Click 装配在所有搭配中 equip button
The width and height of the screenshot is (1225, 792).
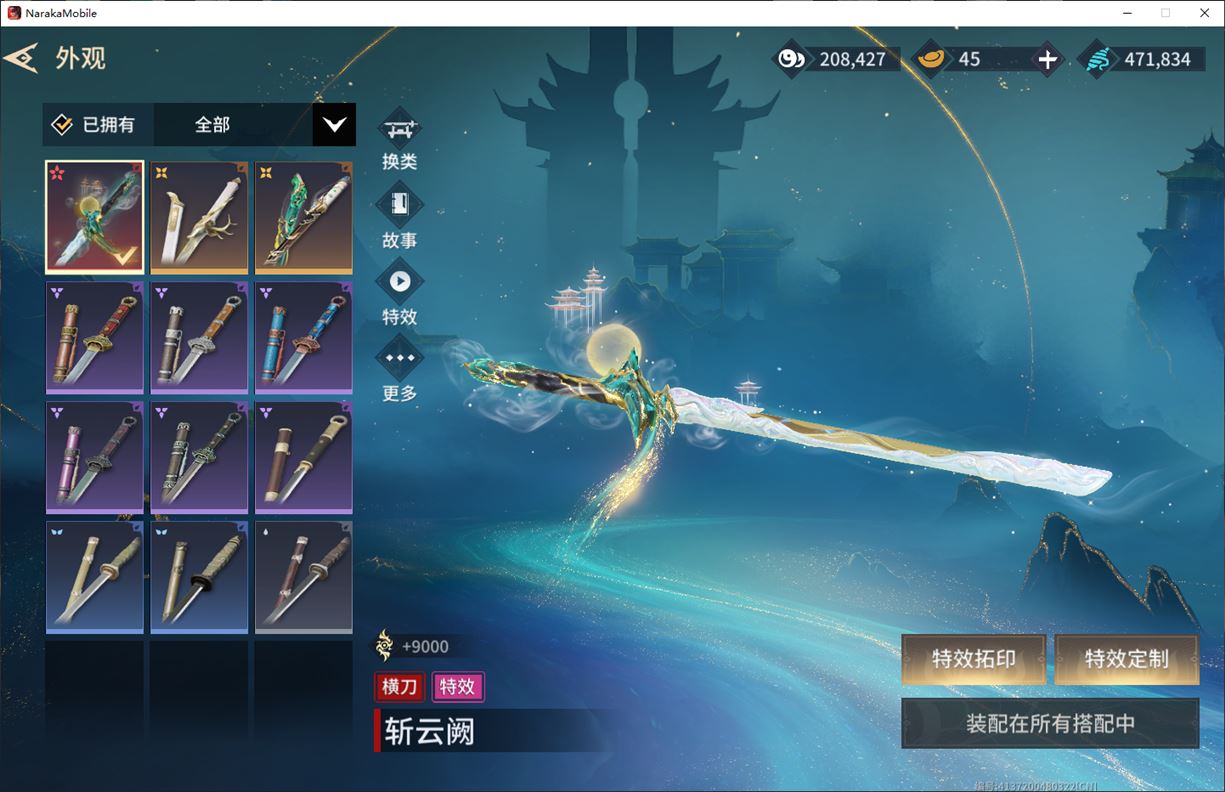1050,723
